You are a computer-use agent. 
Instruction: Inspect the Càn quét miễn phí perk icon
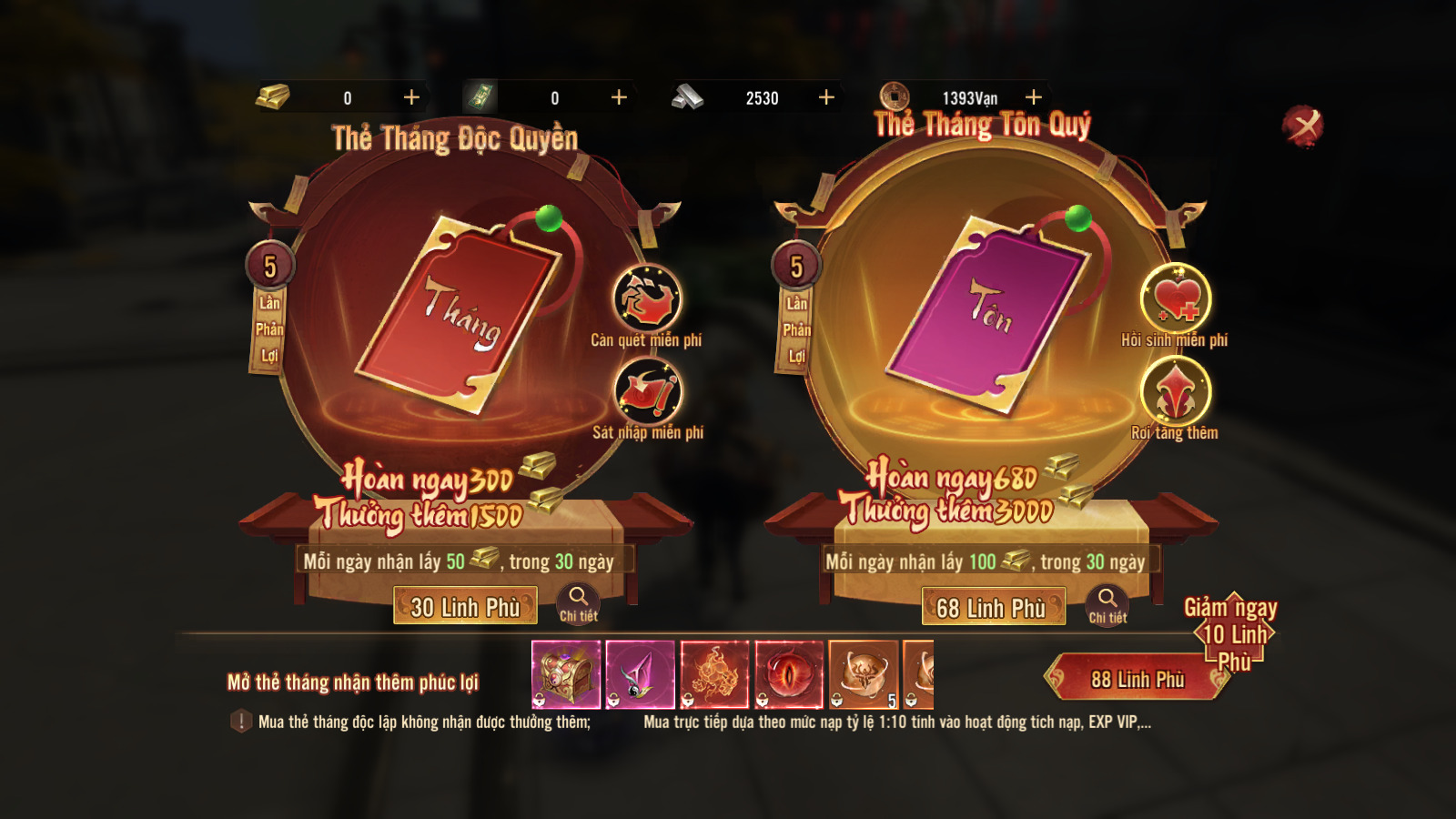[647, 299]
